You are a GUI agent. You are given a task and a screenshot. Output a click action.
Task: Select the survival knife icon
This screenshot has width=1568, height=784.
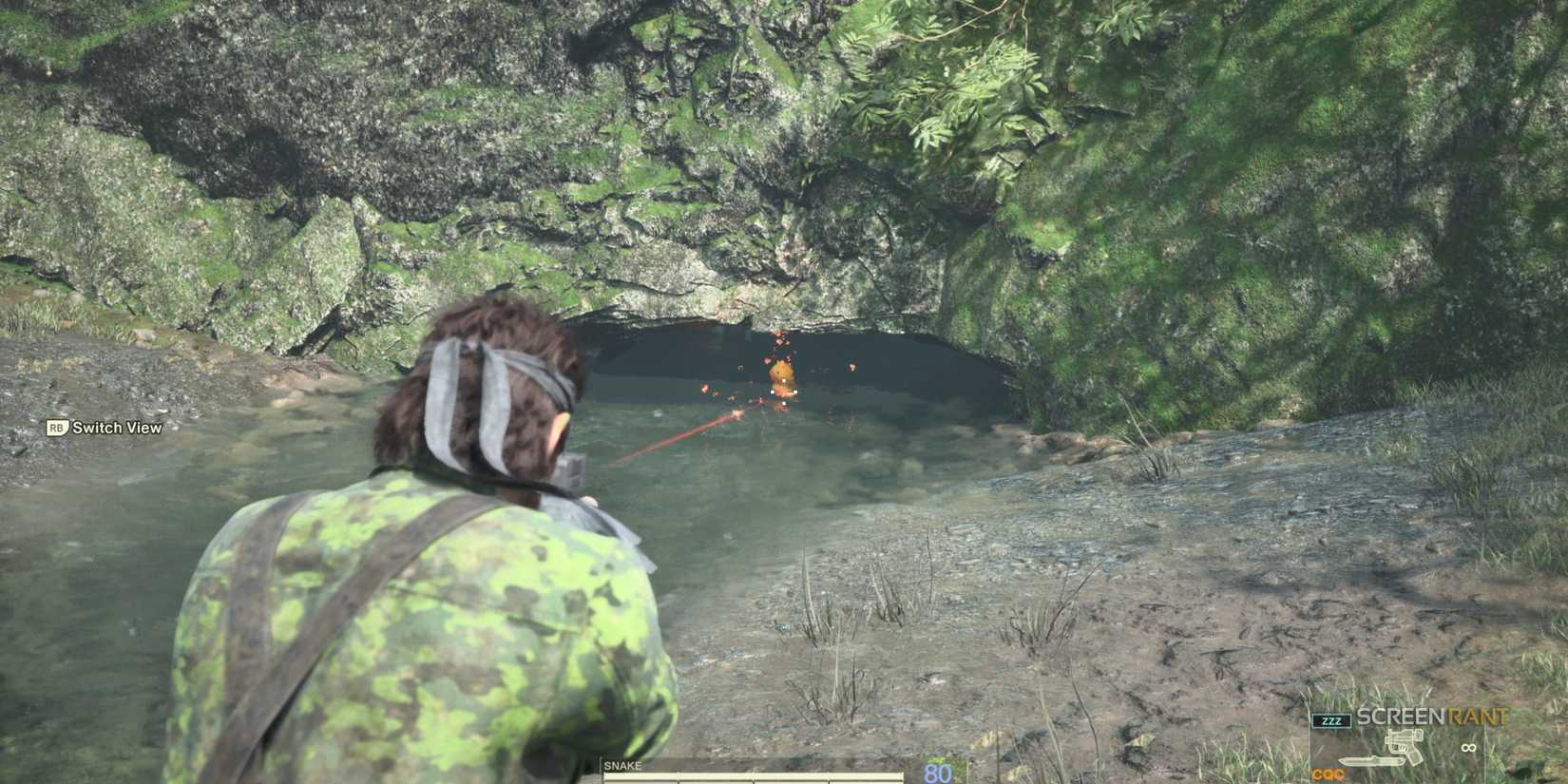(x=1371, y=760)
